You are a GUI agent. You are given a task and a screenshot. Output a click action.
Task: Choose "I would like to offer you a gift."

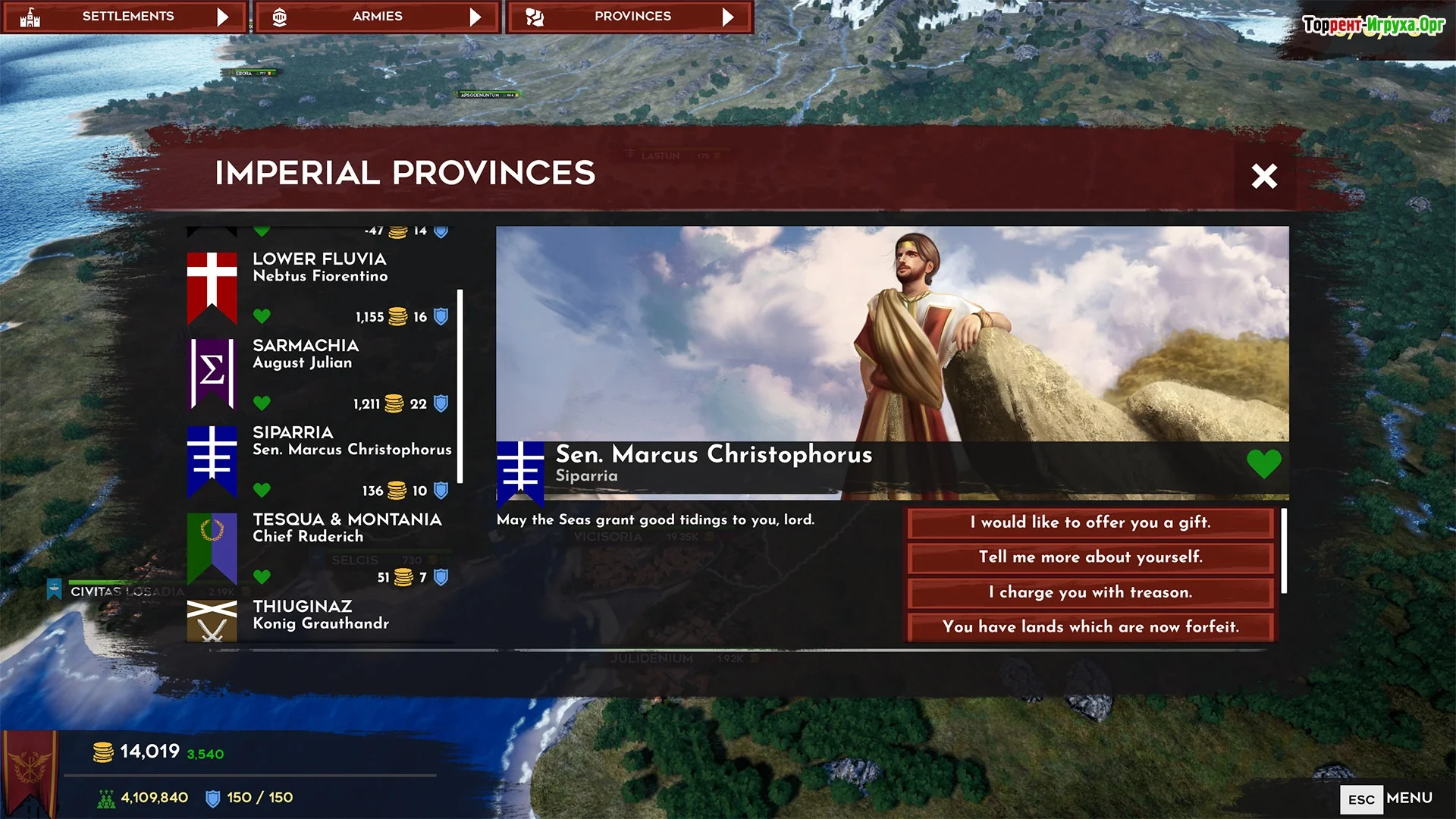[x=1090, y=522]
